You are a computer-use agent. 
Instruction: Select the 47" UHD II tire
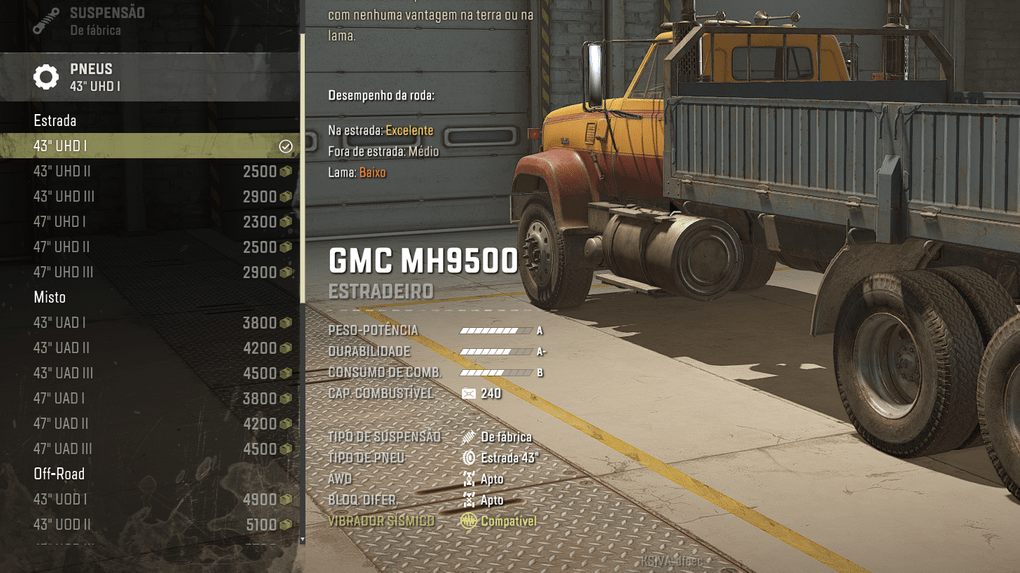pos(150,247)
